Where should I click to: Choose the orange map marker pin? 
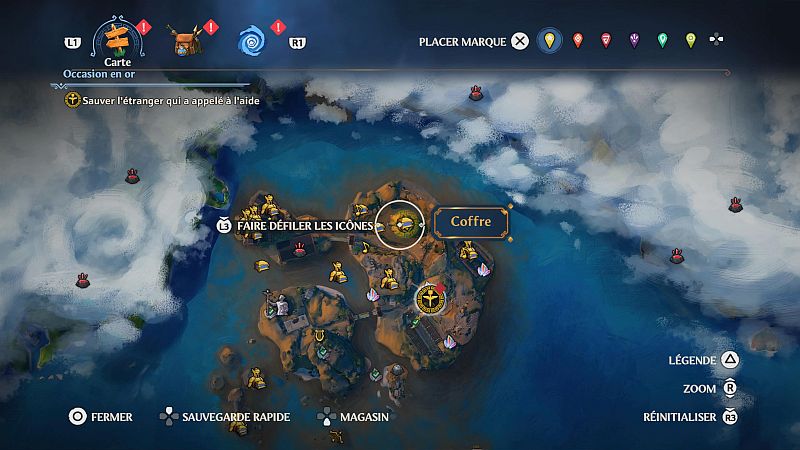(x=577, y=41)
